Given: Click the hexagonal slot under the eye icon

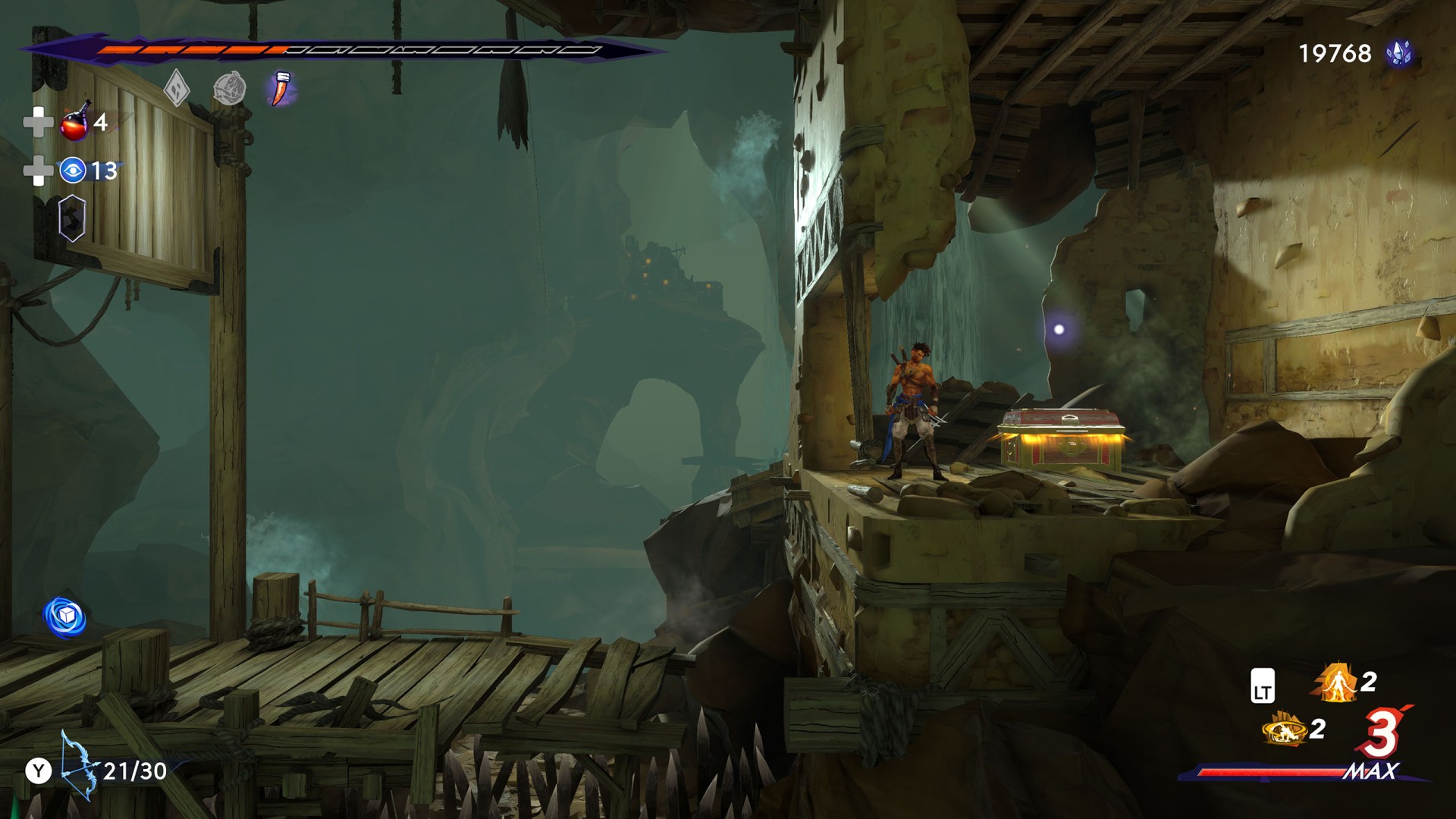Looking at the screenshot, I should click(x=72, y=218).
